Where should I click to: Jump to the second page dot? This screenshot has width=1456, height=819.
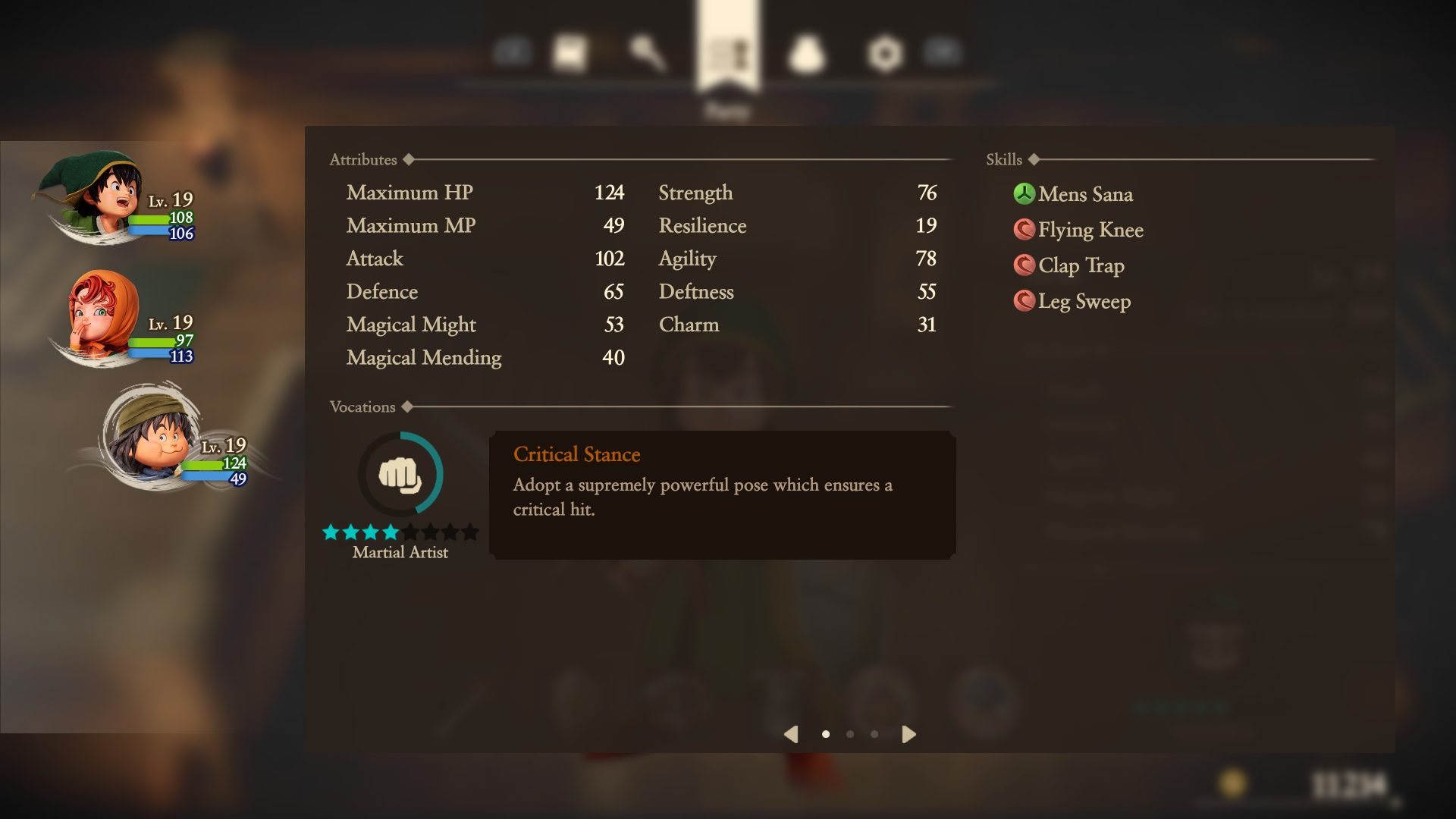point(850,734)
